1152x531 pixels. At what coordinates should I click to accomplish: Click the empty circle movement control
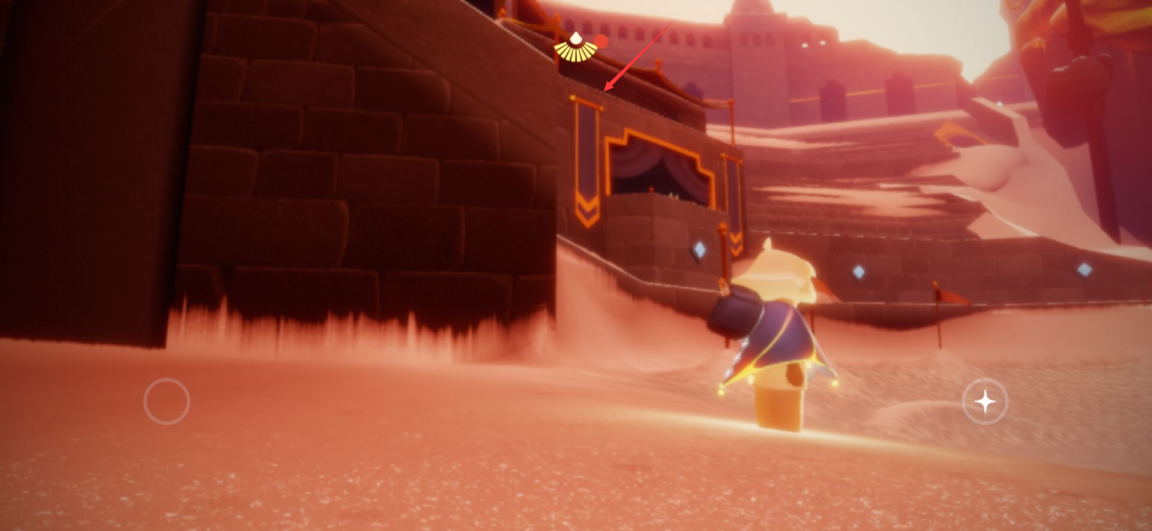(x=167, y=401)
